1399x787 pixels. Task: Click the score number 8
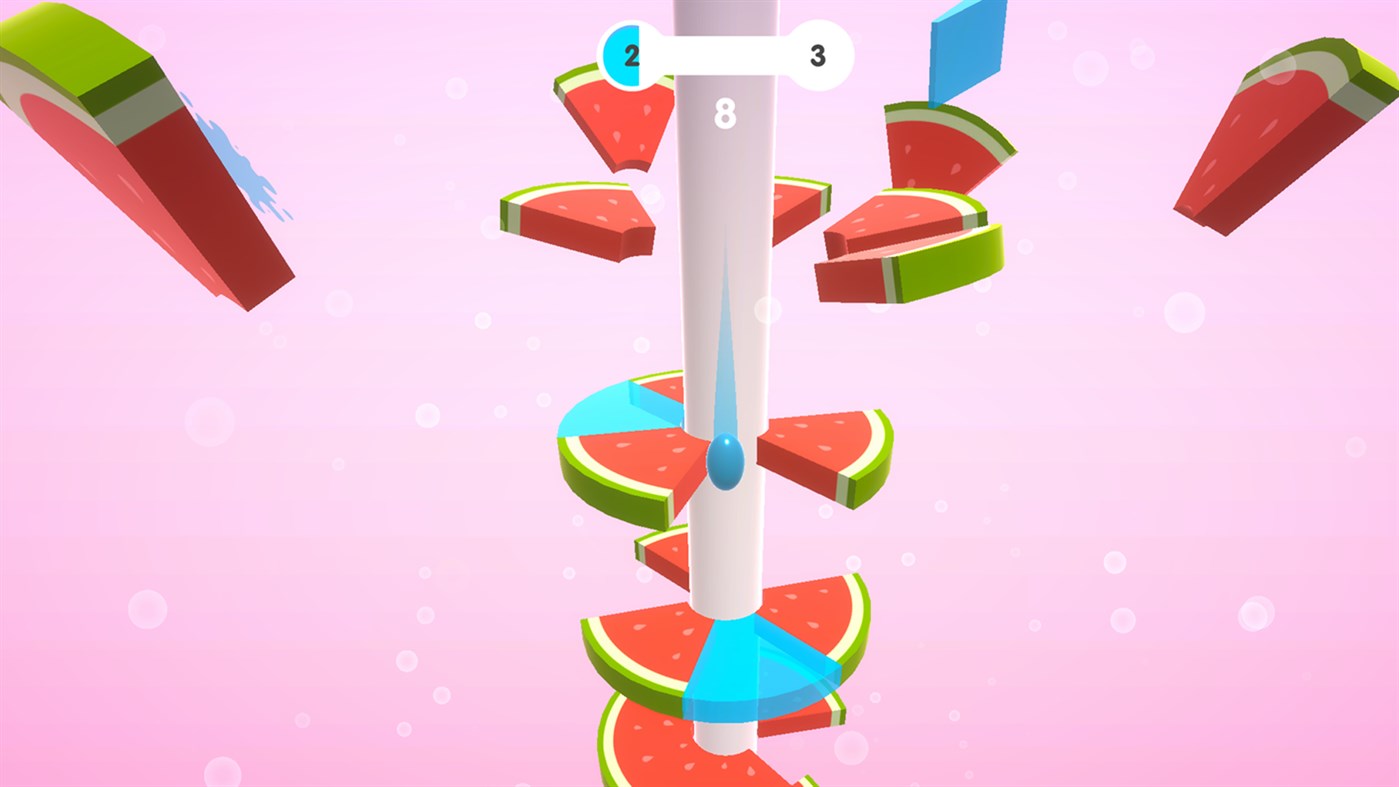point(727,113)
